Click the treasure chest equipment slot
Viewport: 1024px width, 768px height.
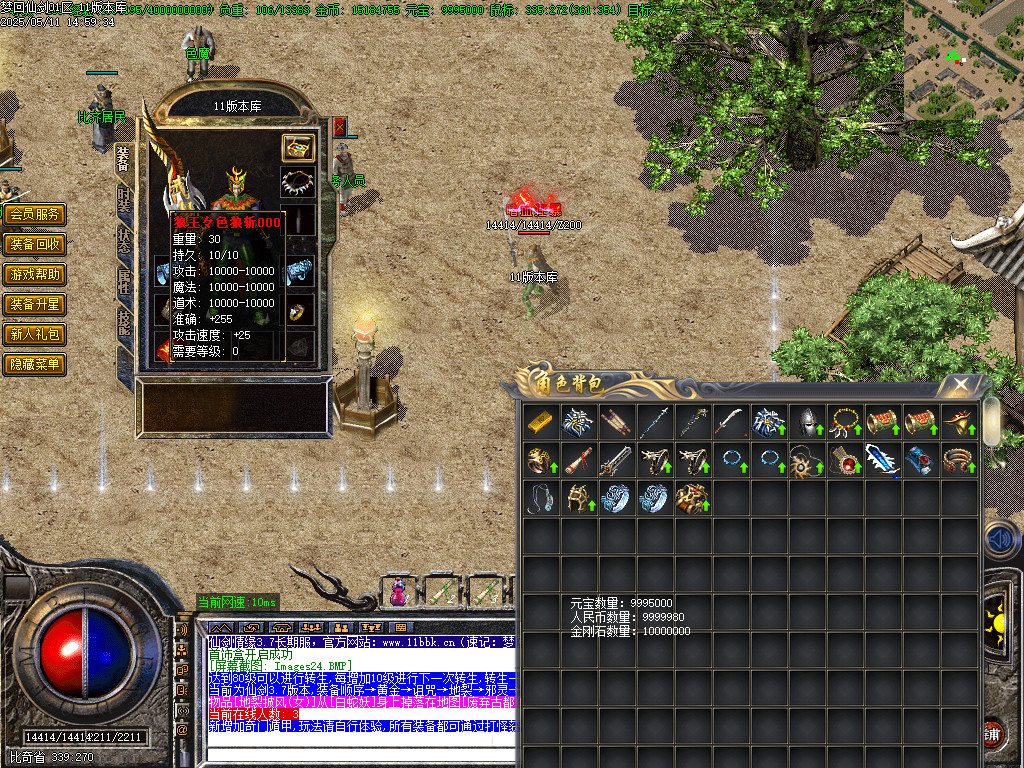pyautogui.click(x=298, y=147)
